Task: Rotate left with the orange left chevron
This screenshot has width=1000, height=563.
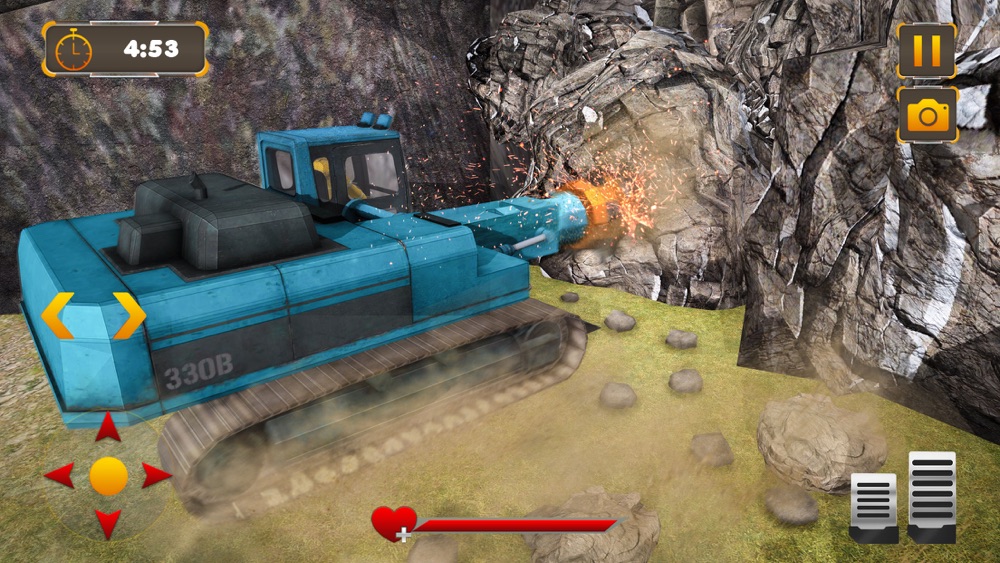Action: [57, 316]
